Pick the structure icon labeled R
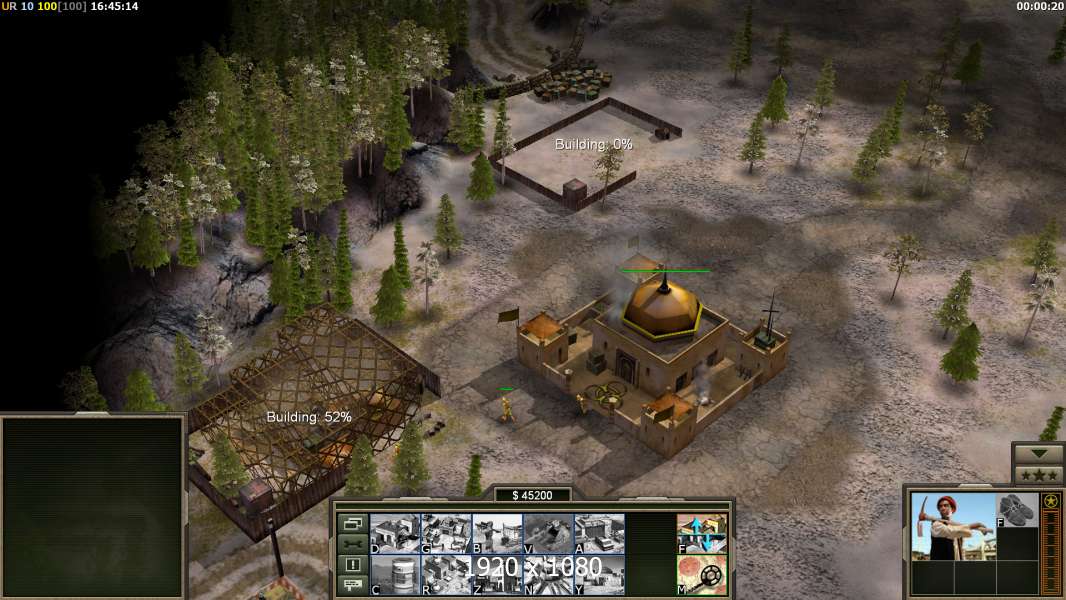This screenshot has width=1066, height=600. click(446, 574)
